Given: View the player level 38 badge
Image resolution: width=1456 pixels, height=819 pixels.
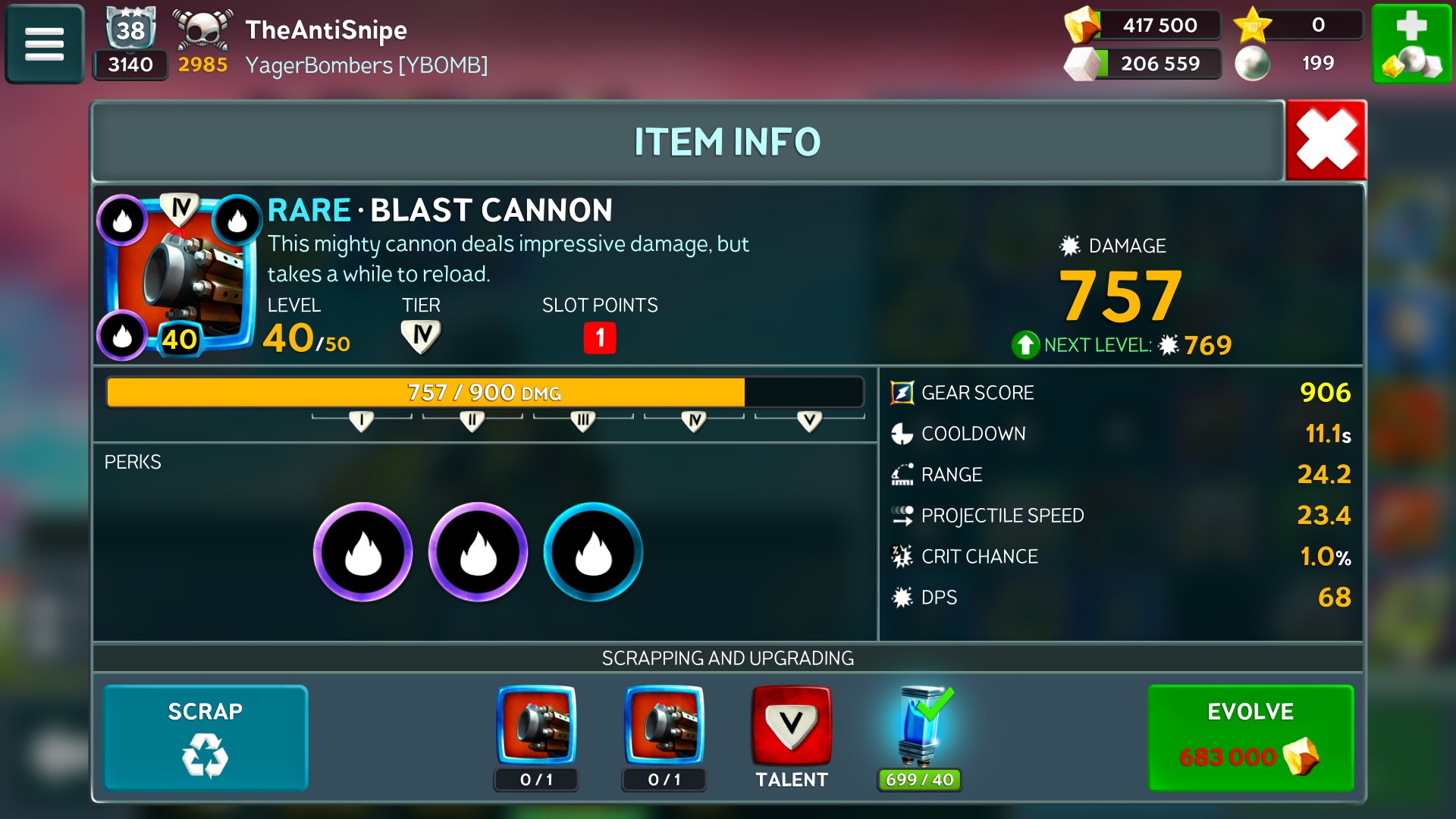Looking at the screenshot, I should coord(130,29).
